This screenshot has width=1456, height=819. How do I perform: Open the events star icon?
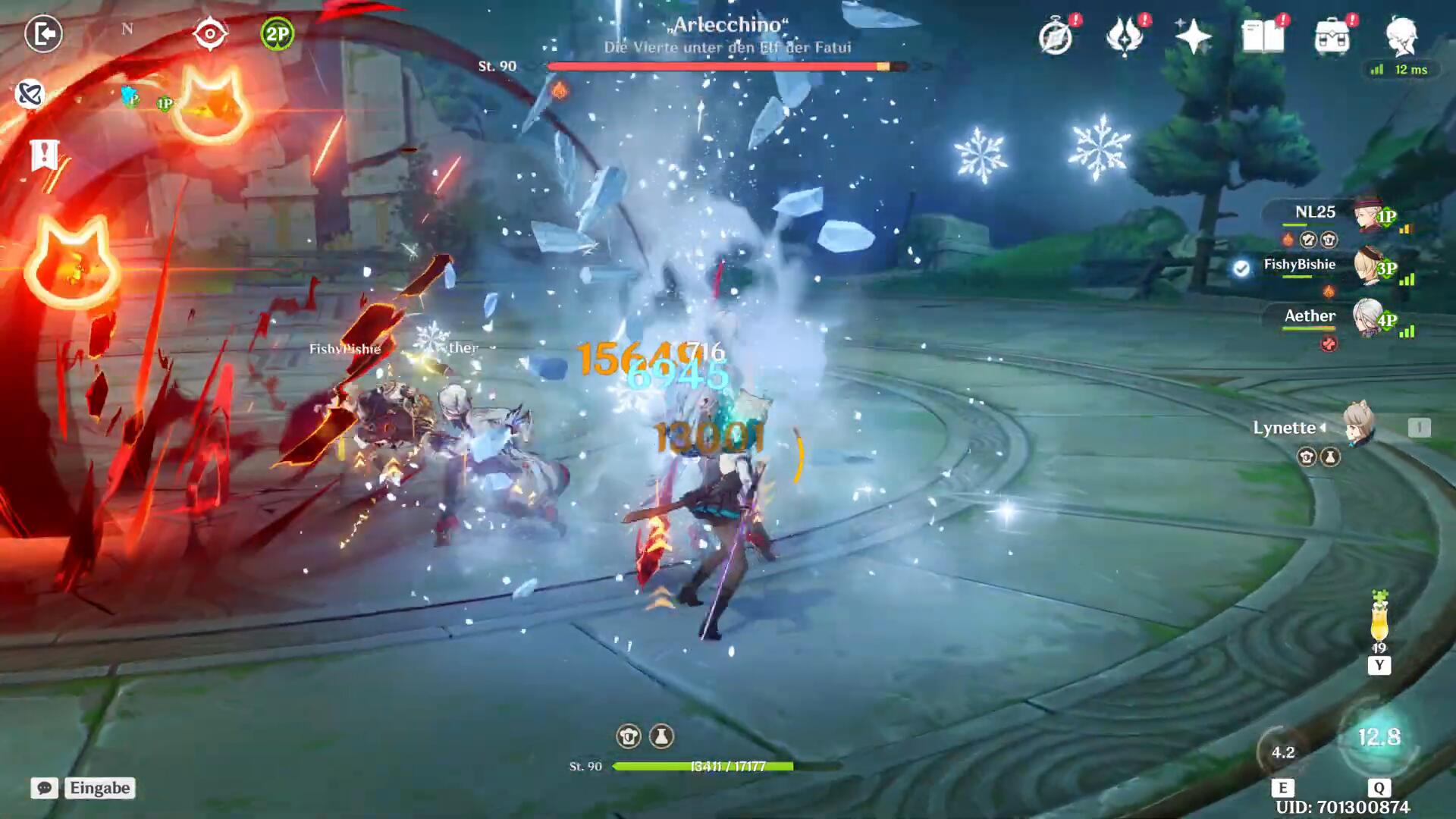(x=1193, y=36)
